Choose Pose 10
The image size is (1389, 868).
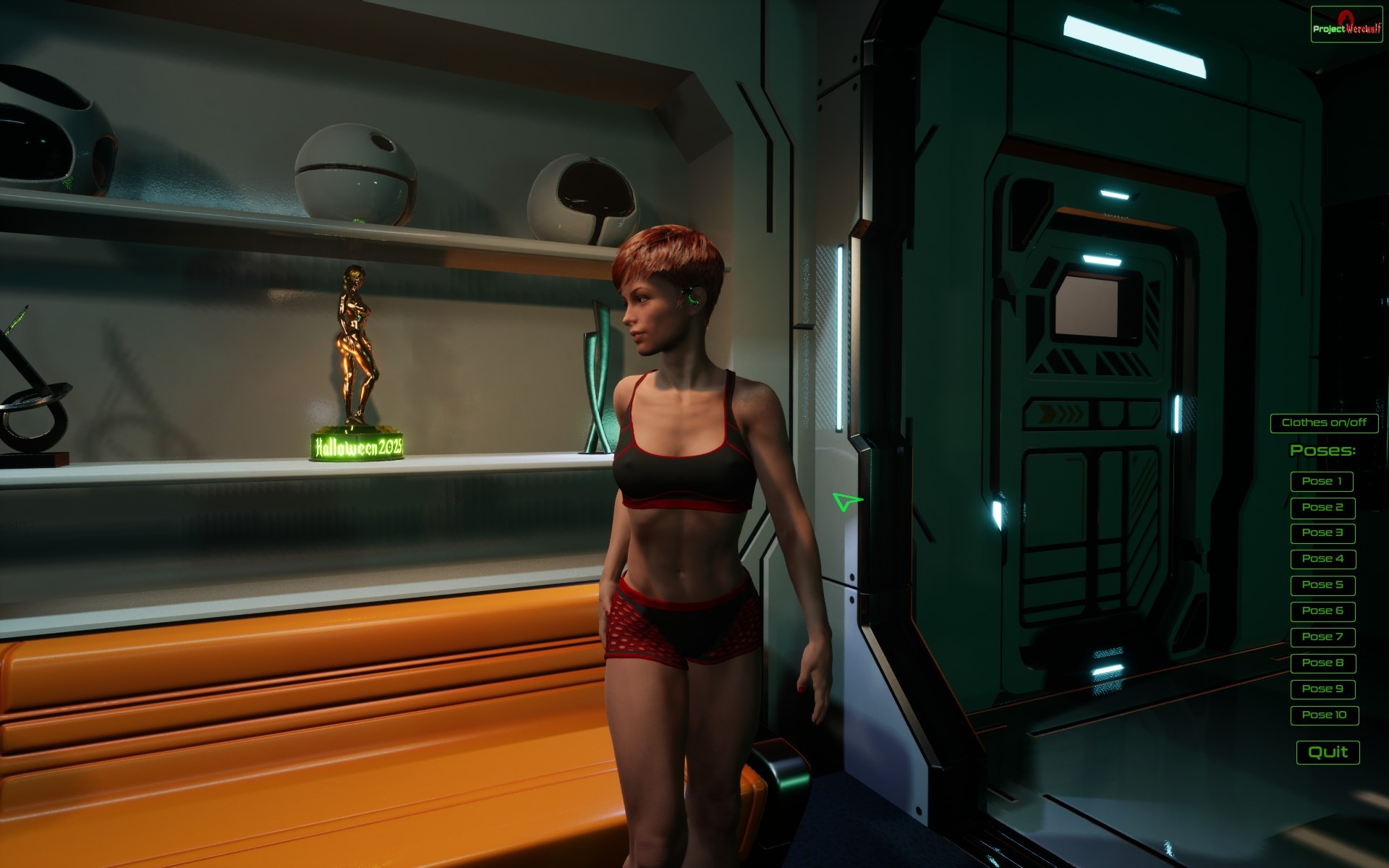pyautogui.click(x=1324, y=715)
